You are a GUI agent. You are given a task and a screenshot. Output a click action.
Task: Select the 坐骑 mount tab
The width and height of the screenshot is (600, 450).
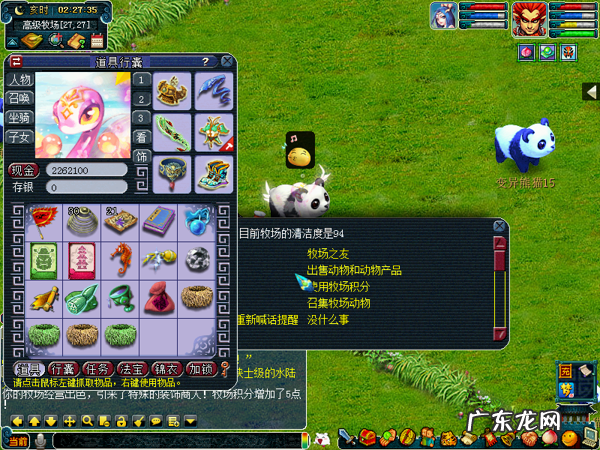[19, 118]
